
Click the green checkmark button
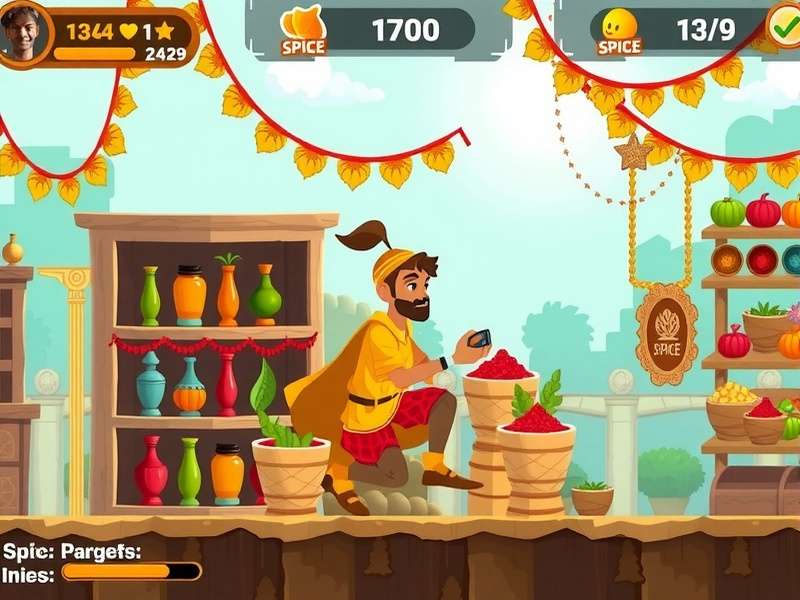(x=783, y=23)
